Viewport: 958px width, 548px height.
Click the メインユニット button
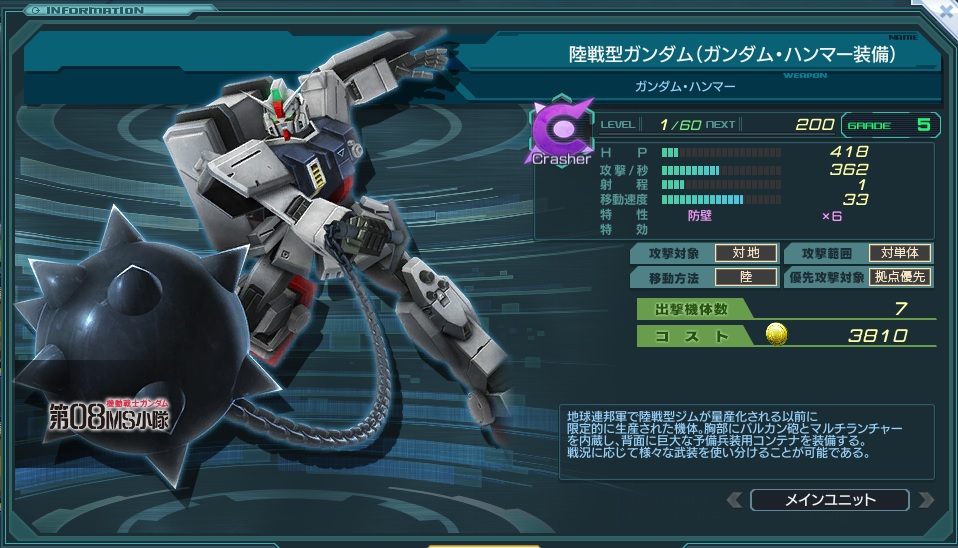(829, 500)
